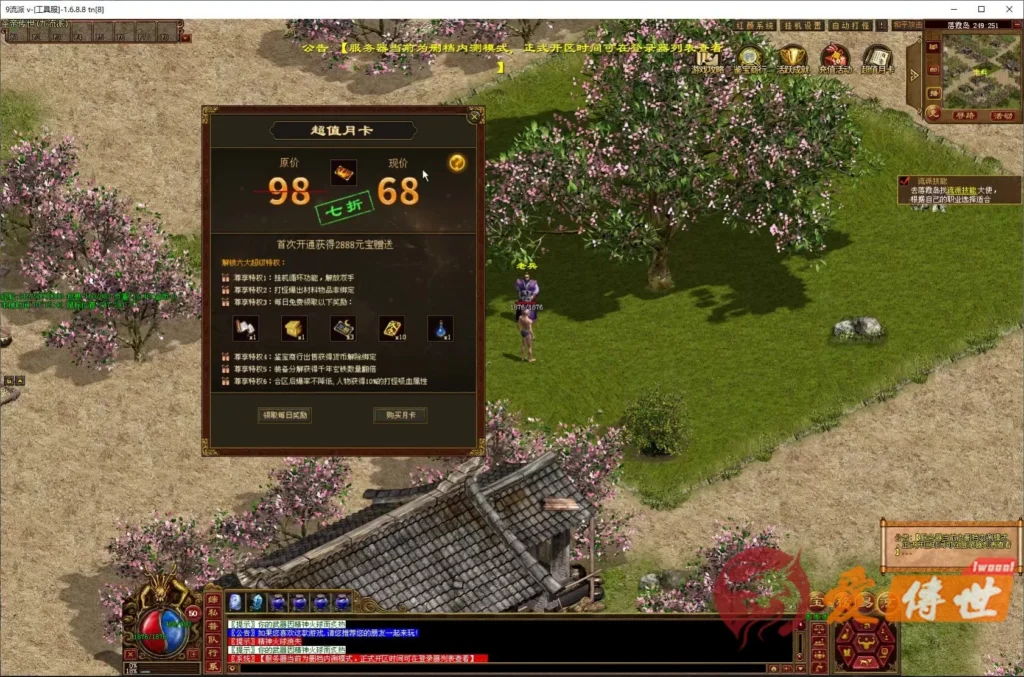Open the 挂机设置 auto-play settings
The image size is (1024, 677).
point(801,25)
